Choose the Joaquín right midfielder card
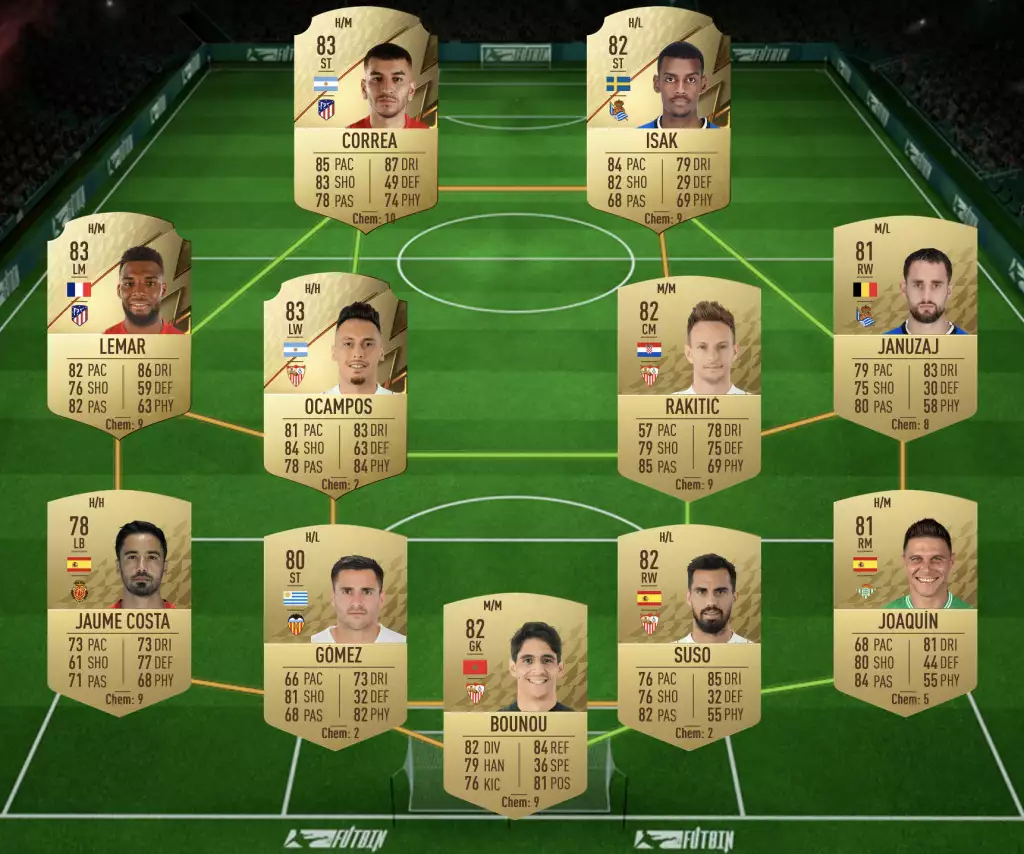This screenshot has width=1024, height=854. point(905,602)
